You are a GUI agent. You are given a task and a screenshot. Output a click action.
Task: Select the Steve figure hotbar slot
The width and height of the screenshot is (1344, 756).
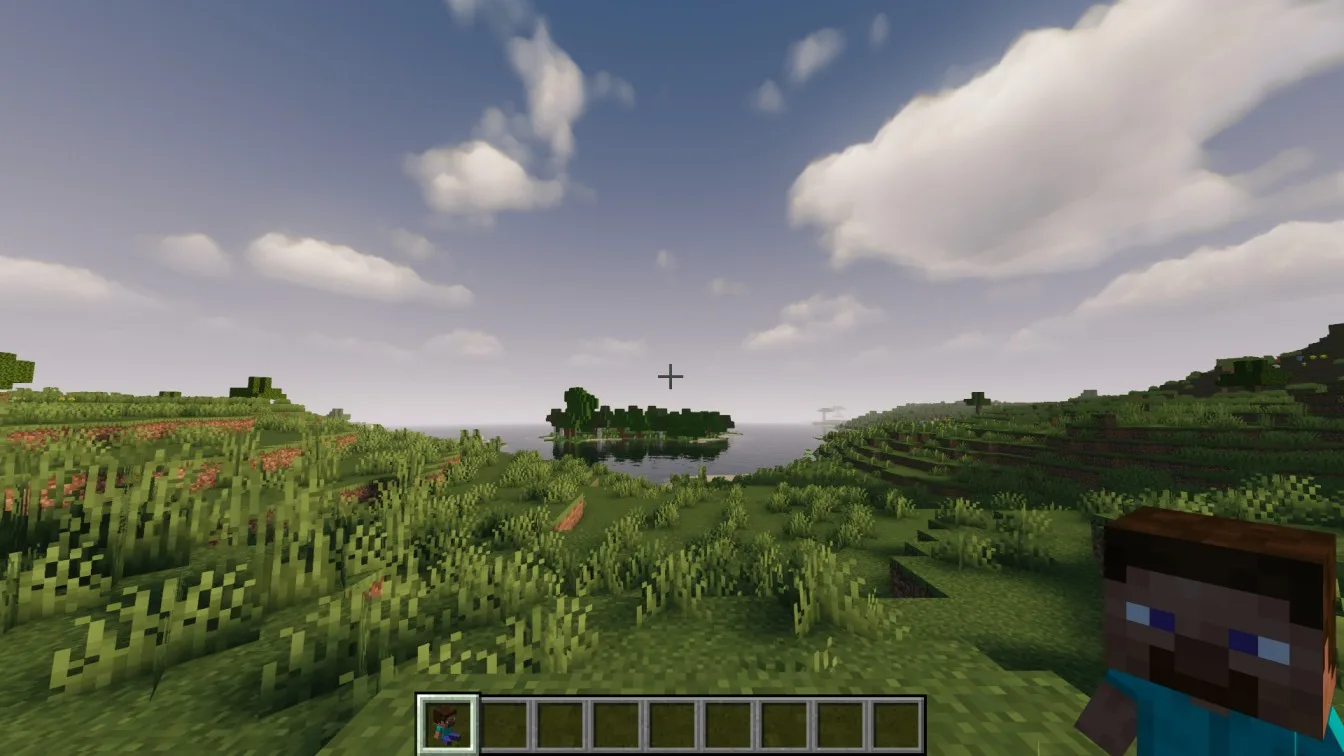[447, 724]
